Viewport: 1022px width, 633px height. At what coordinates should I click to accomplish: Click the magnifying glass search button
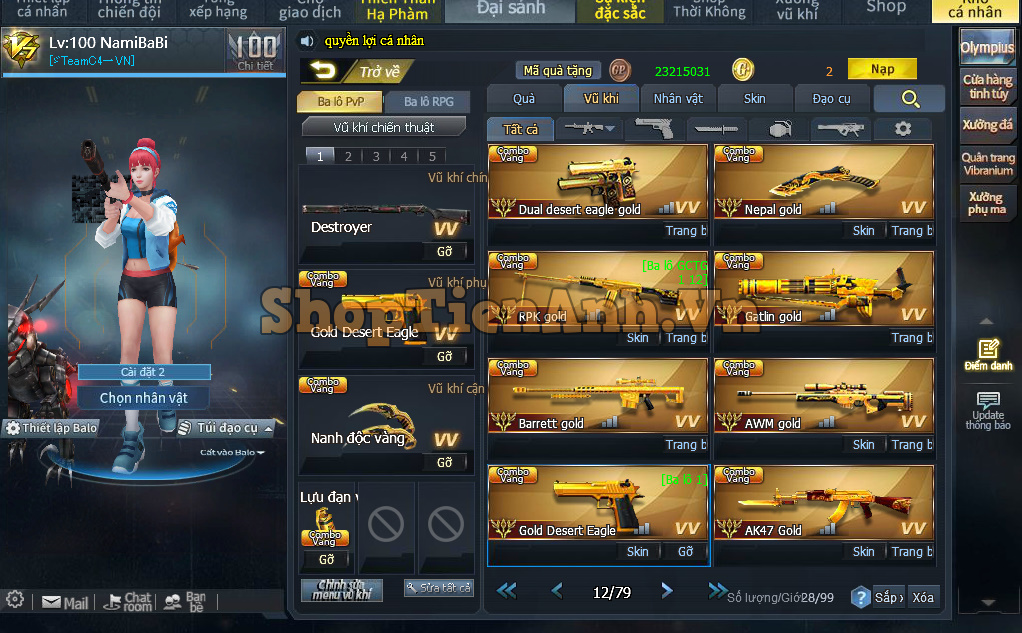pos(909,98)
